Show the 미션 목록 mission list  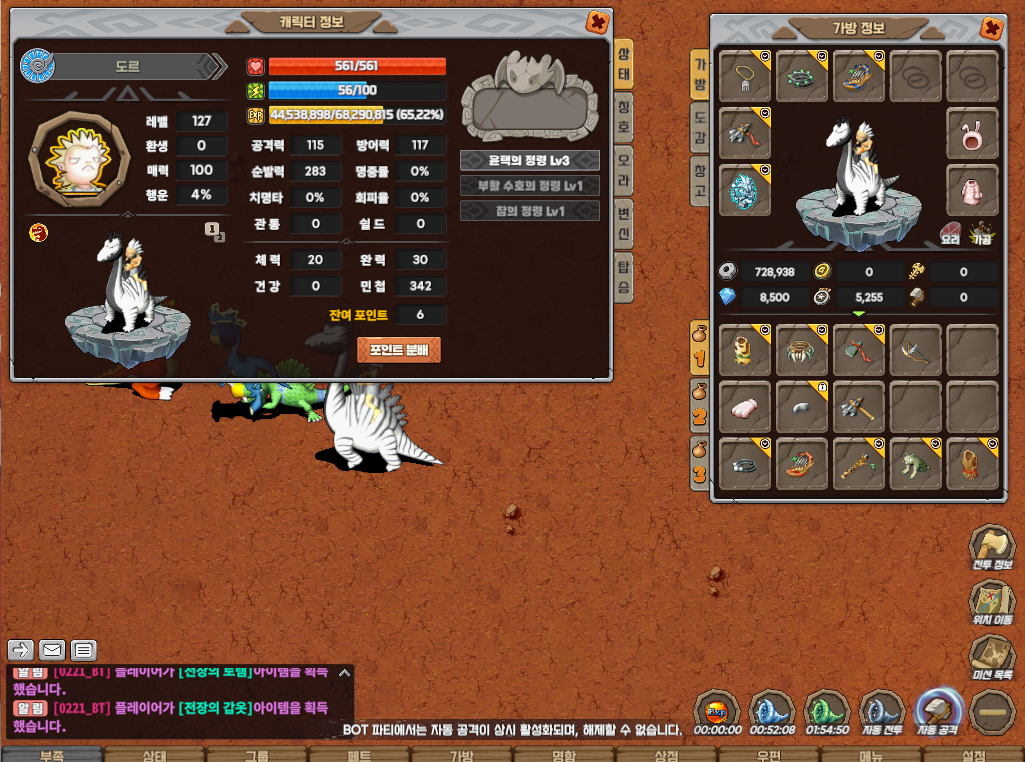coord(991,657)
